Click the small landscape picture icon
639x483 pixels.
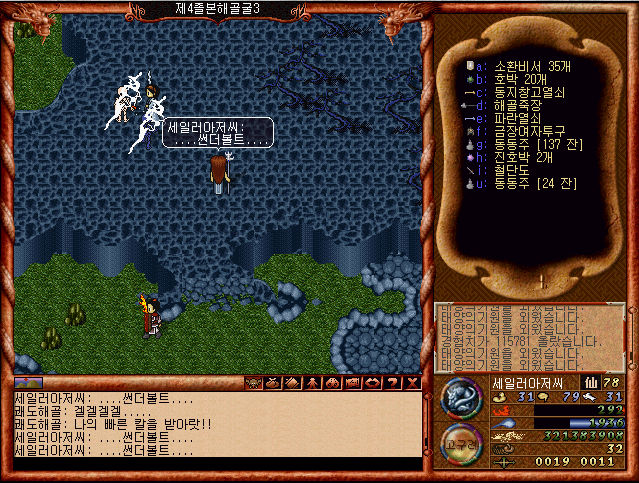click(x=27, y=383)
